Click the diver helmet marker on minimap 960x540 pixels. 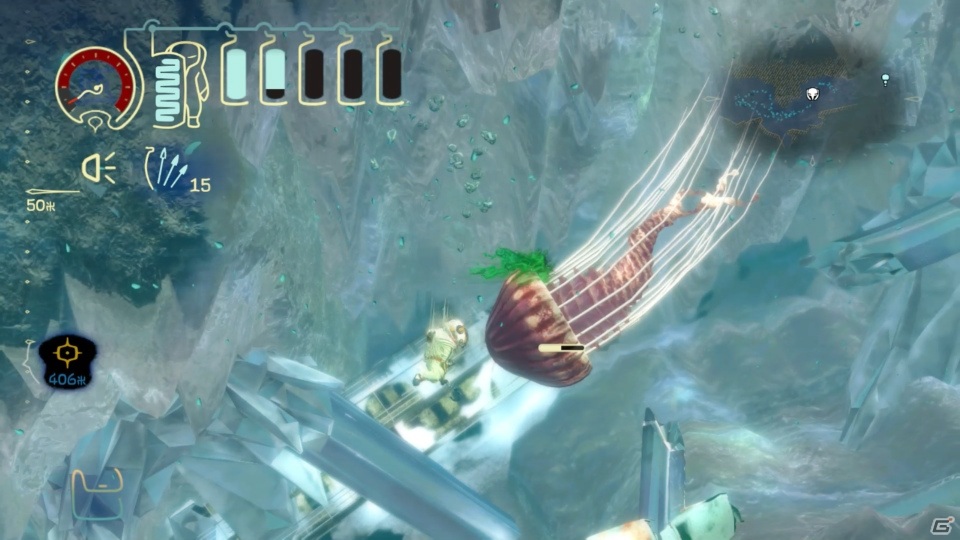tap(813, 94)
